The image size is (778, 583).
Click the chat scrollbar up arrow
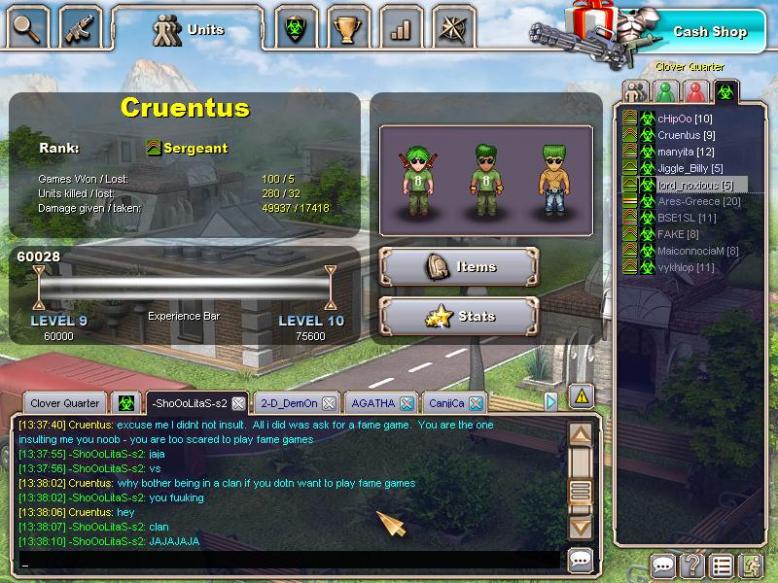(581, 435)
